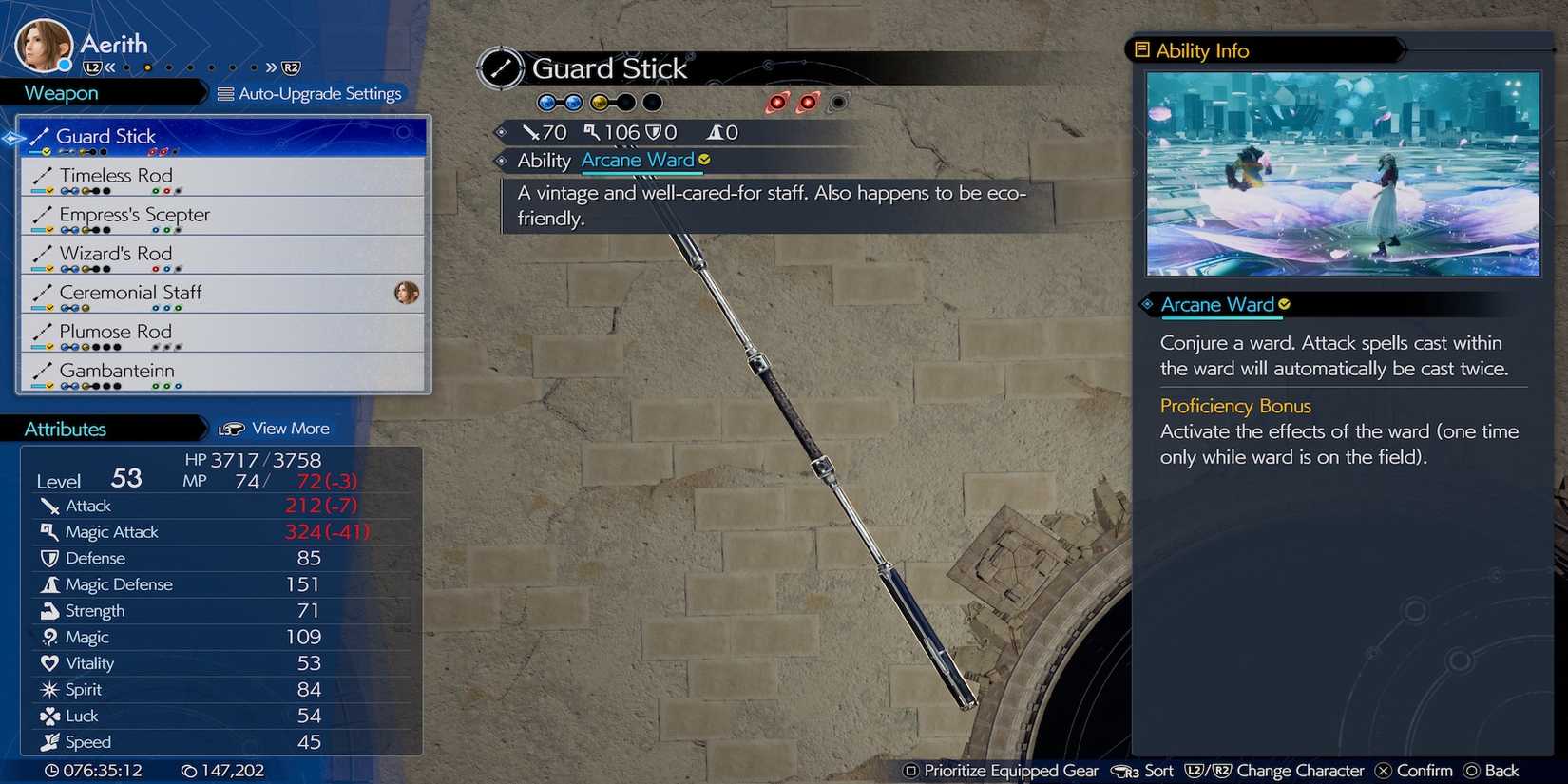This screenshot has width=1568, height=784.
Task: Click the equipped character indicator on Ceremonial Staff
Action: (407, 294)
